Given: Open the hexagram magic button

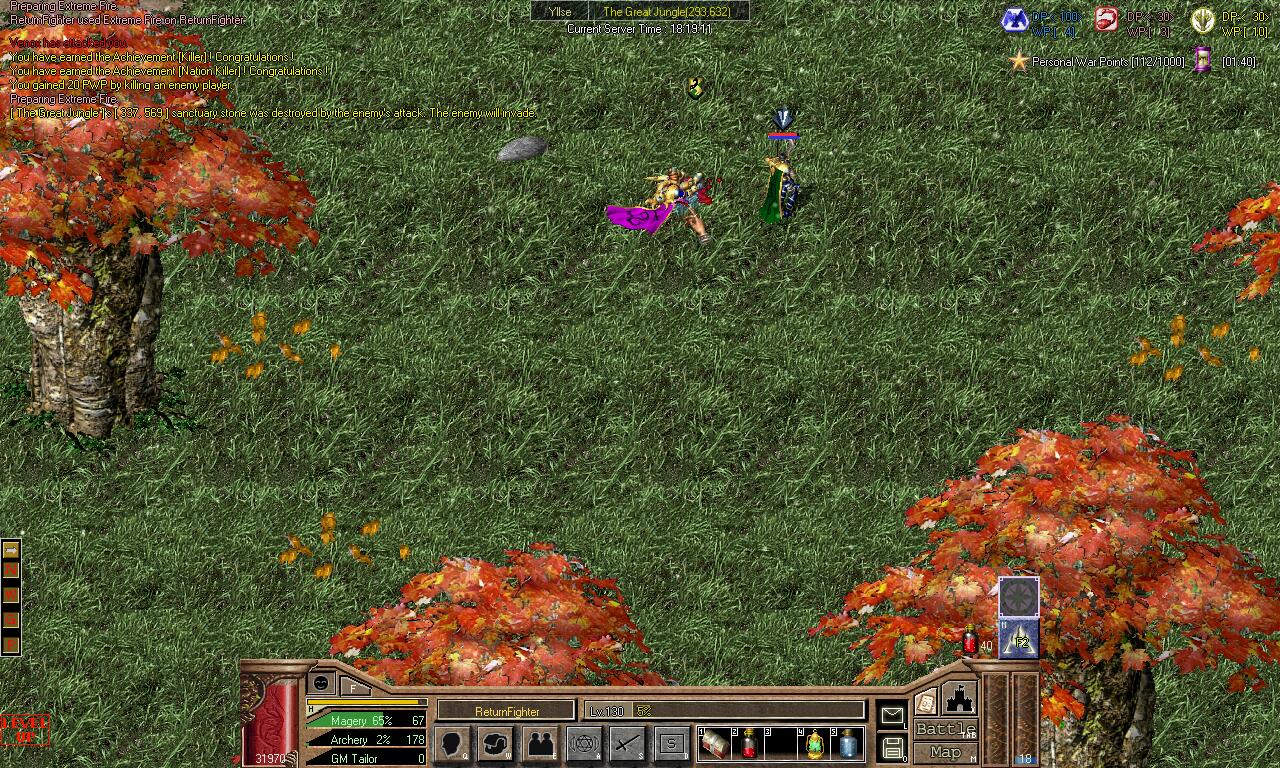Looking at the screenshot, I should (584, 744).
